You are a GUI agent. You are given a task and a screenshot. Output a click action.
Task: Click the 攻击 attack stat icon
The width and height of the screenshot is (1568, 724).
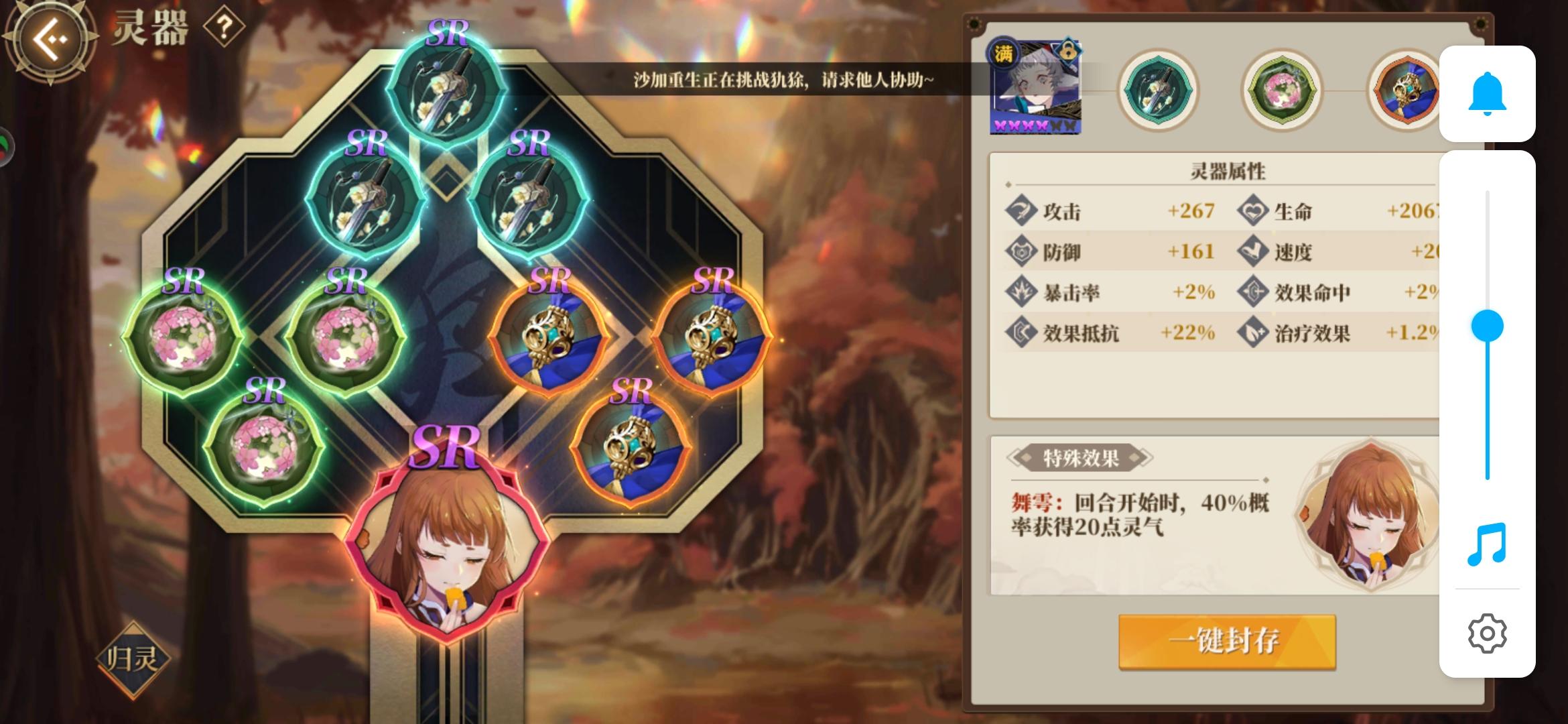[x=1021, y=210]
